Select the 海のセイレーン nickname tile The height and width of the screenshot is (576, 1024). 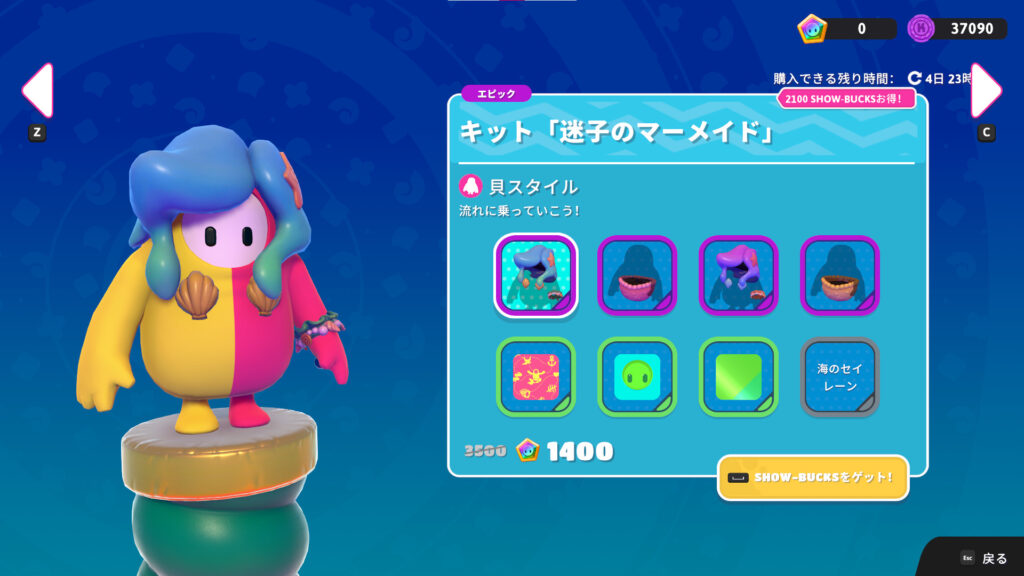tap(840, 377)
